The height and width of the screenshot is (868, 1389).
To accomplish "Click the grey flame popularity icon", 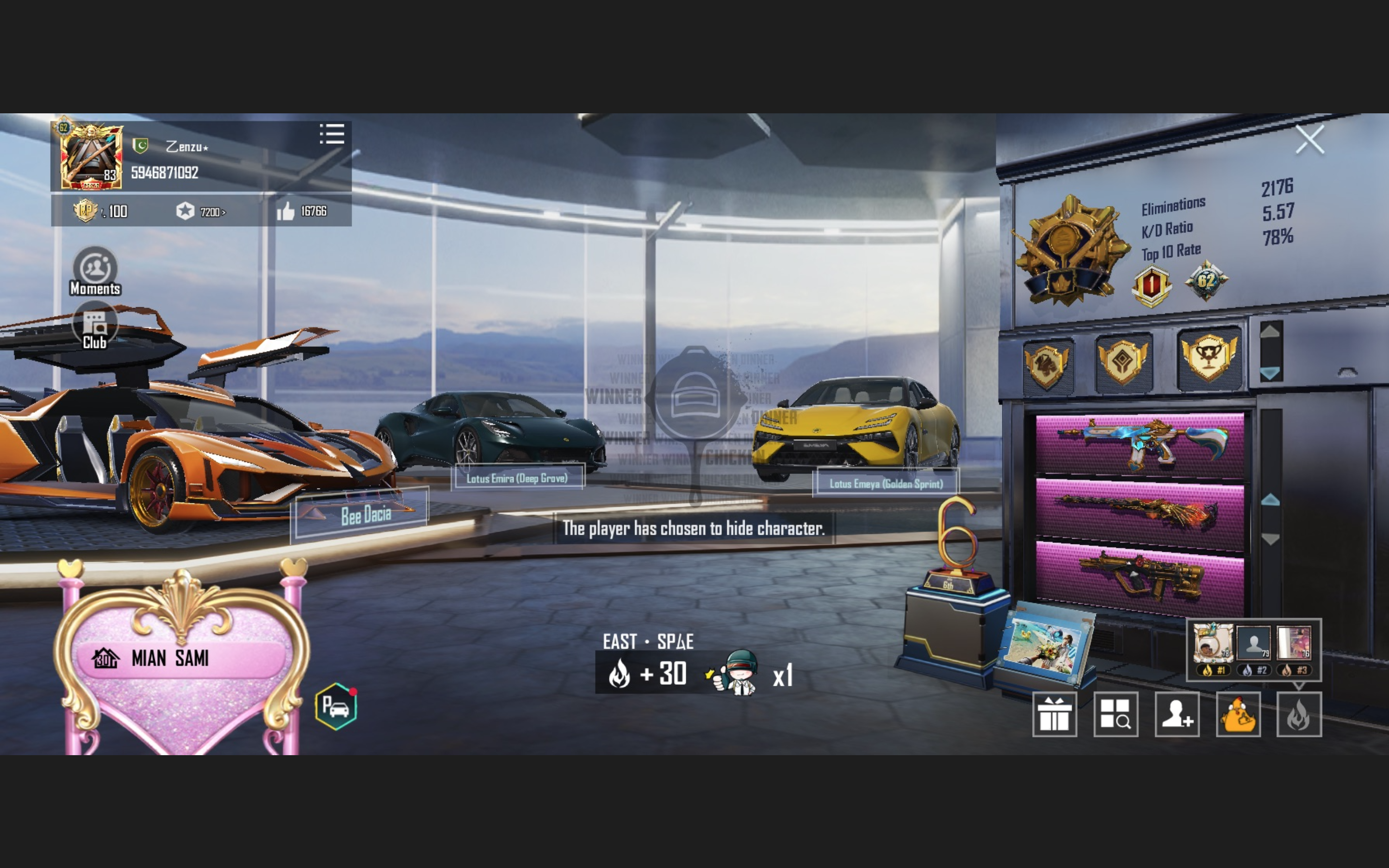I will tap(1298, 714).
